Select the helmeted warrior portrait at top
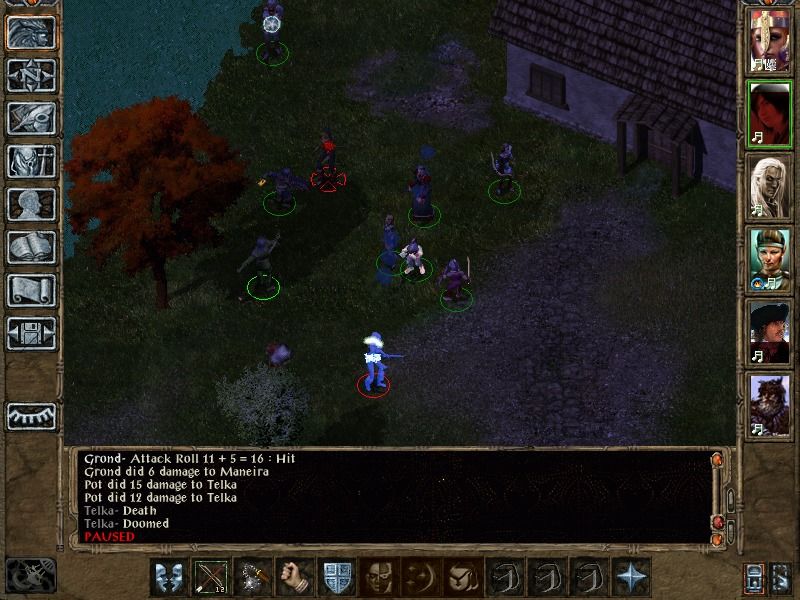800x600 pixels. coord(771,44)
